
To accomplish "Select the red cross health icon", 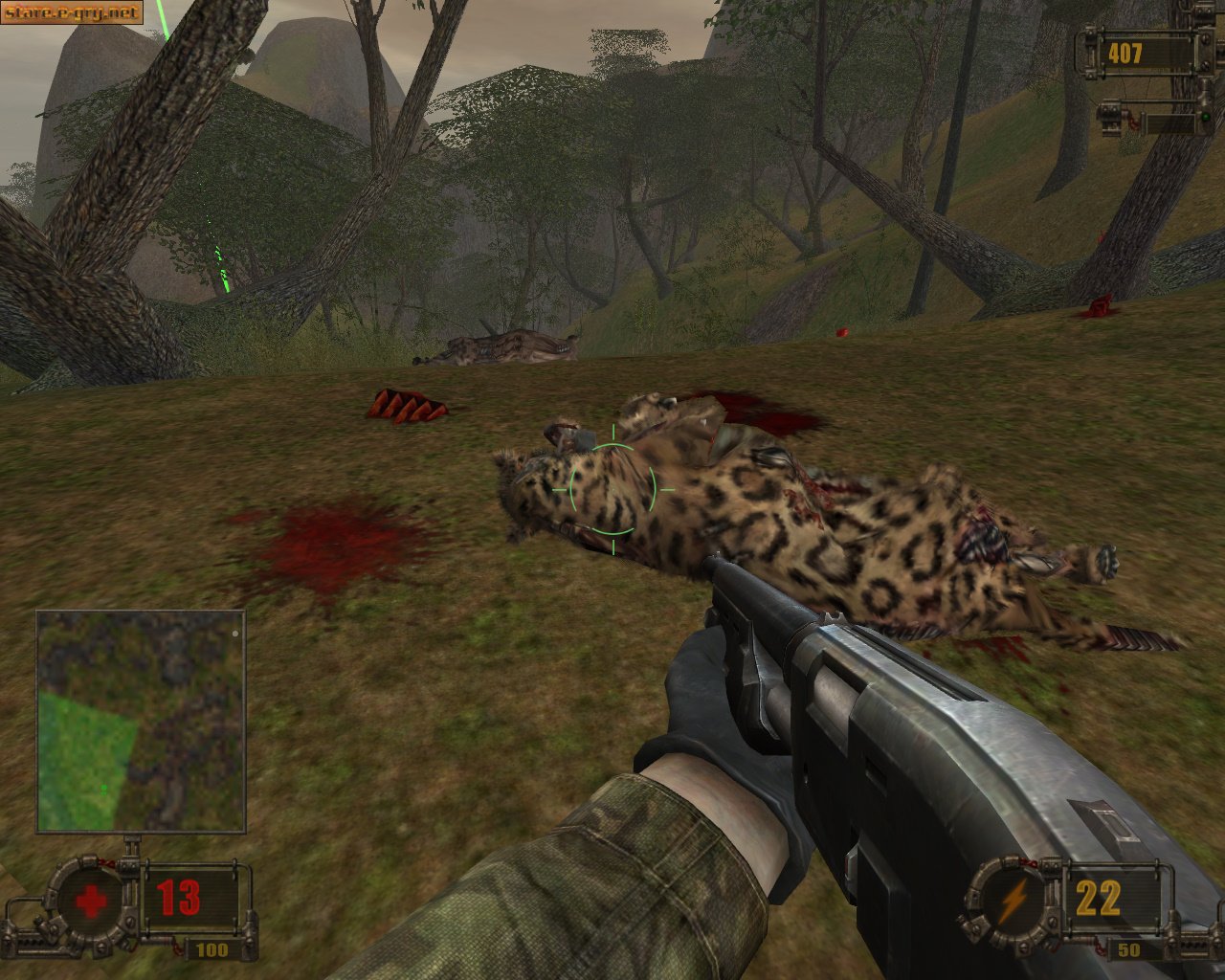I will (91, 901).
